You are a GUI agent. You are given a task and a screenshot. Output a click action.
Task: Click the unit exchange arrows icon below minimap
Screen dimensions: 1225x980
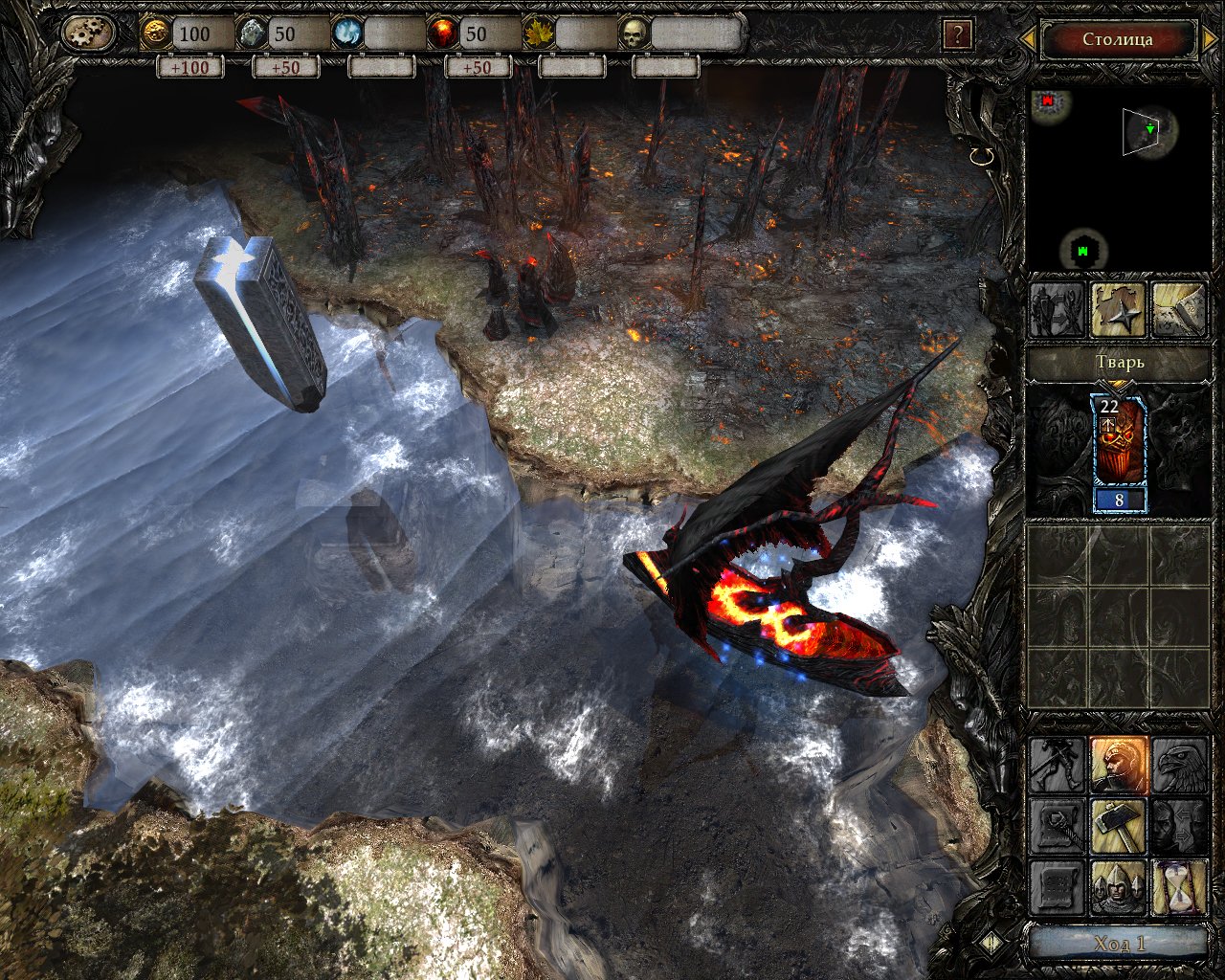(x=1057, y=310)
